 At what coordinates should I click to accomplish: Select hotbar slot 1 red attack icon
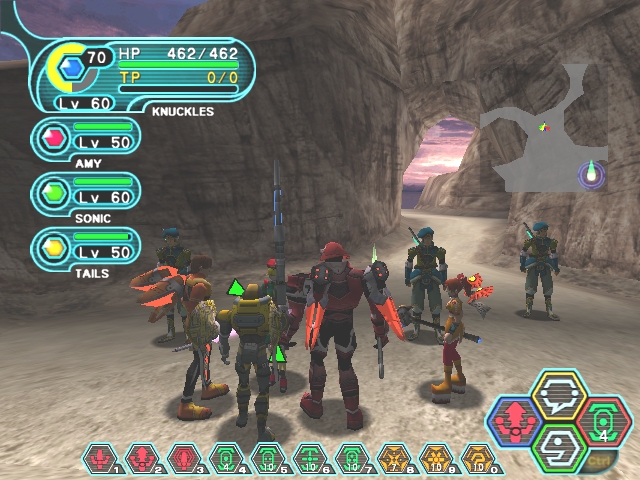(100, 459)
